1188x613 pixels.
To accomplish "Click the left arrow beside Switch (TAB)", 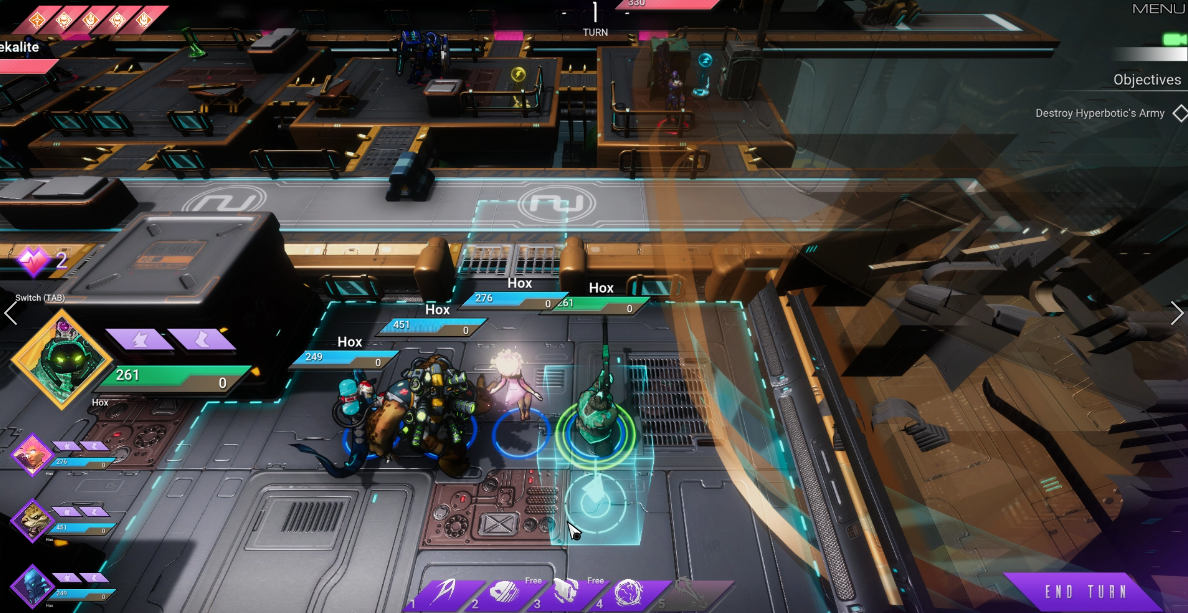I will point(10,314).
